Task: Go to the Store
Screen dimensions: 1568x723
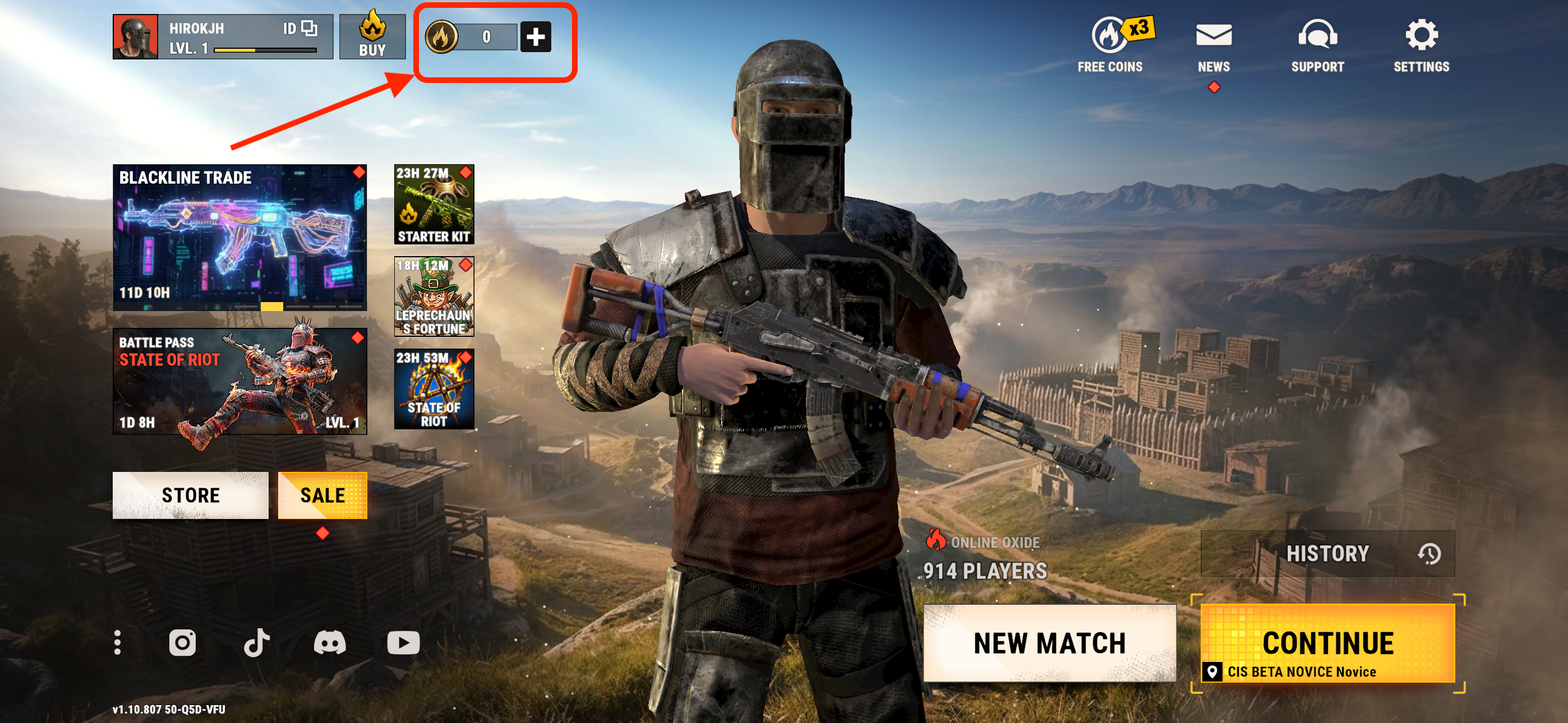Action: point(190,495)
